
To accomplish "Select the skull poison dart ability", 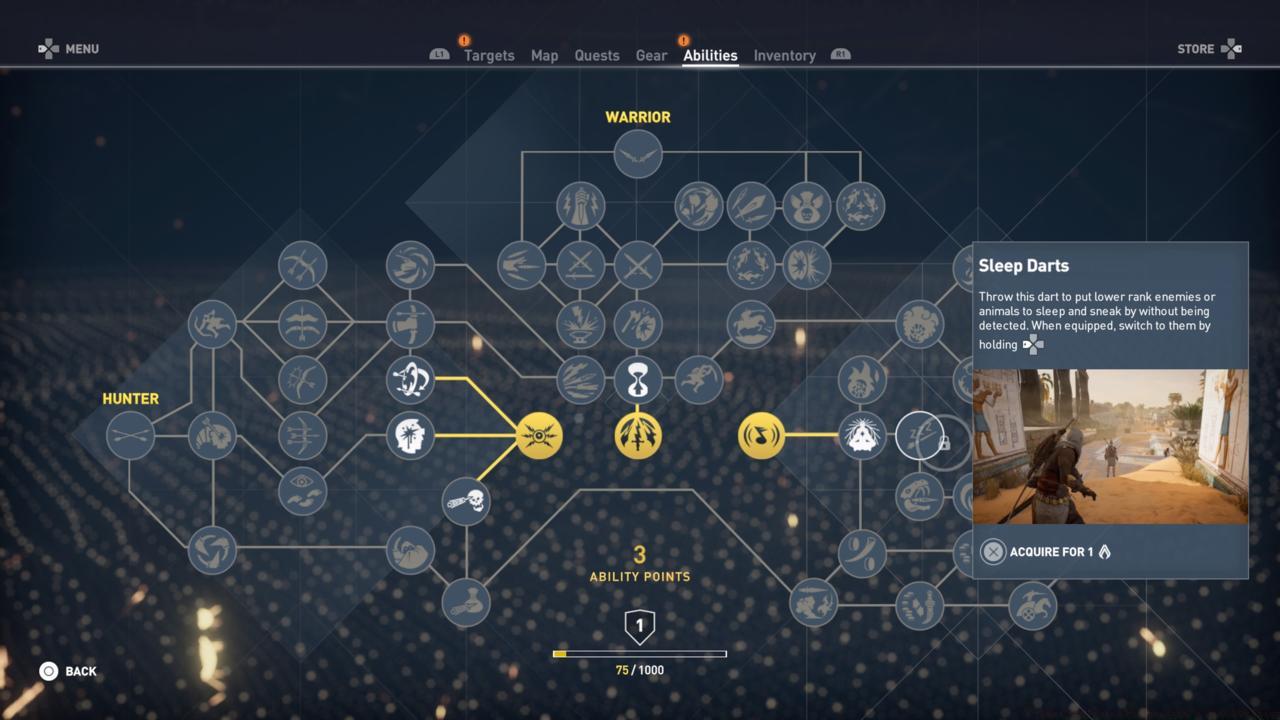I will pos(465,502).
